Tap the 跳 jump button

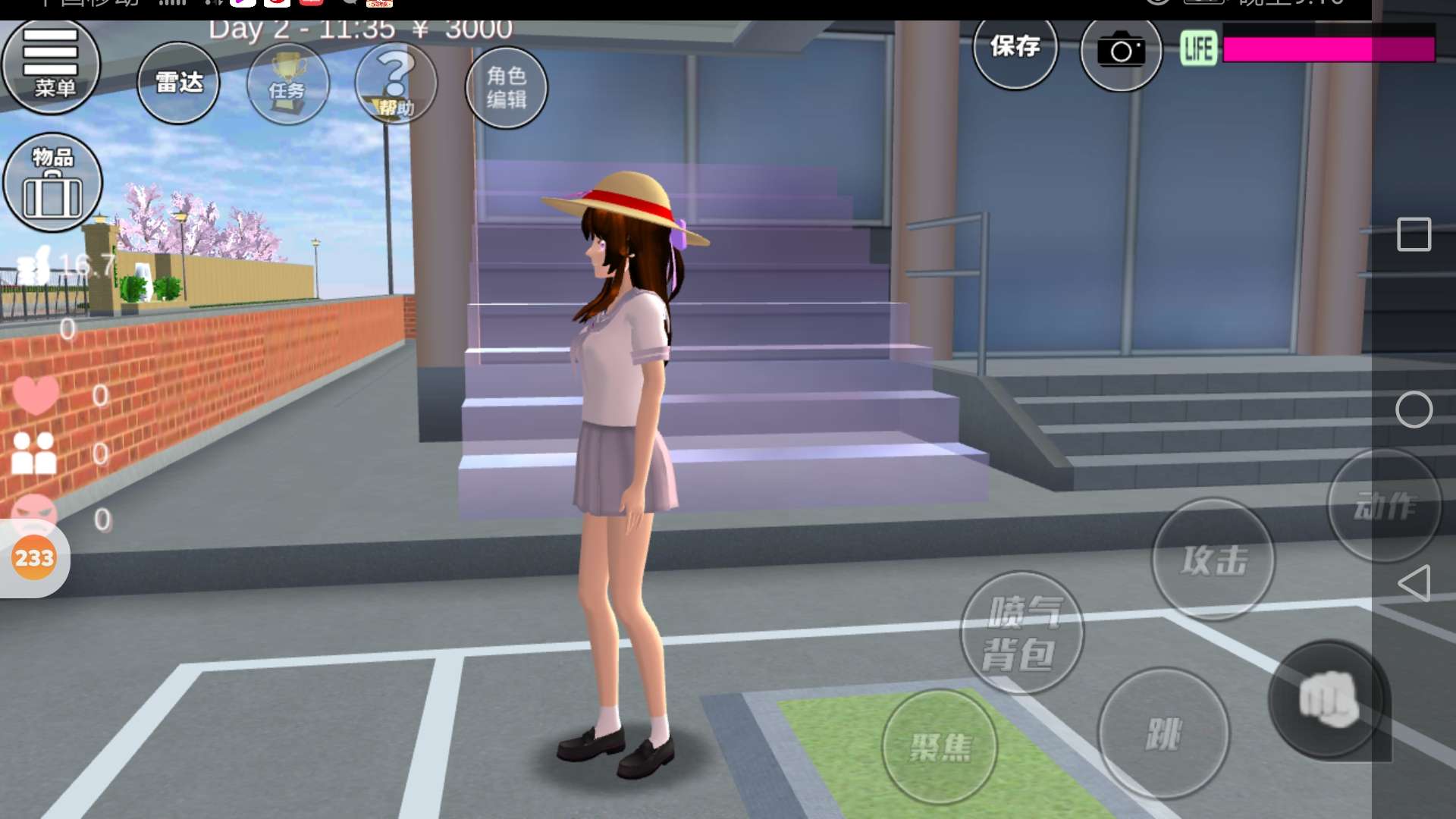pyautogui.click(x=1163, y=733)
